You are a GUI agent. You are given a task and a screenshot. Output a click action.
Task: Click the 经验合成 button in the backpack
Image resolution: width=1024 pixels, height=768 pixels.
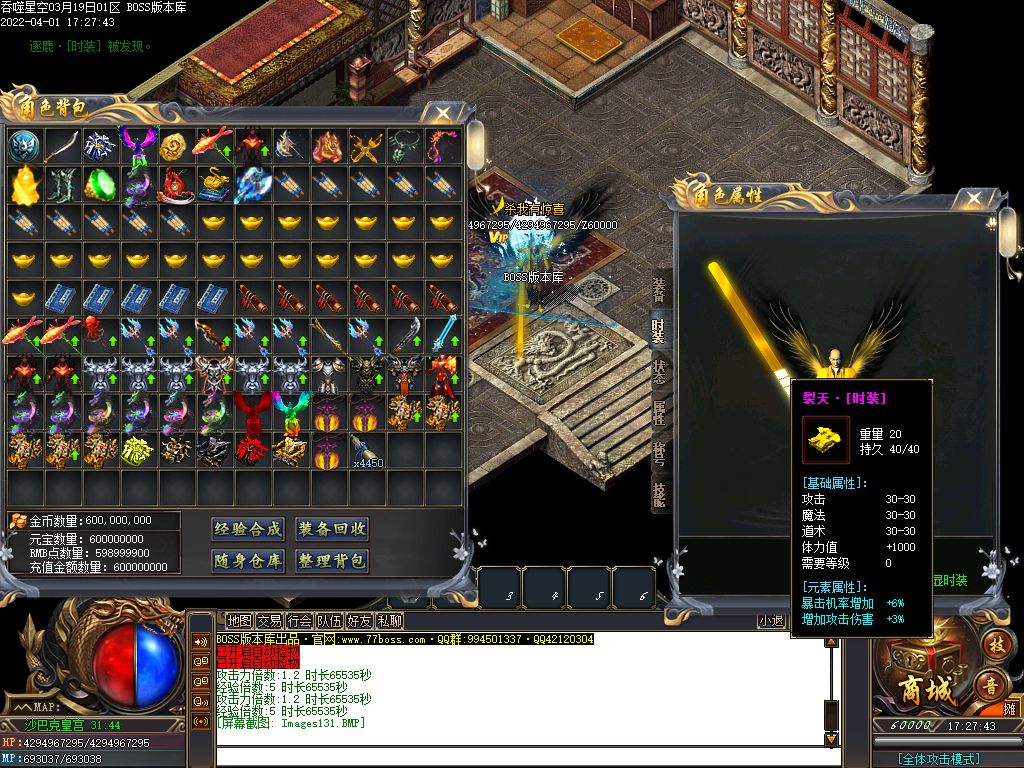[248, 529]
